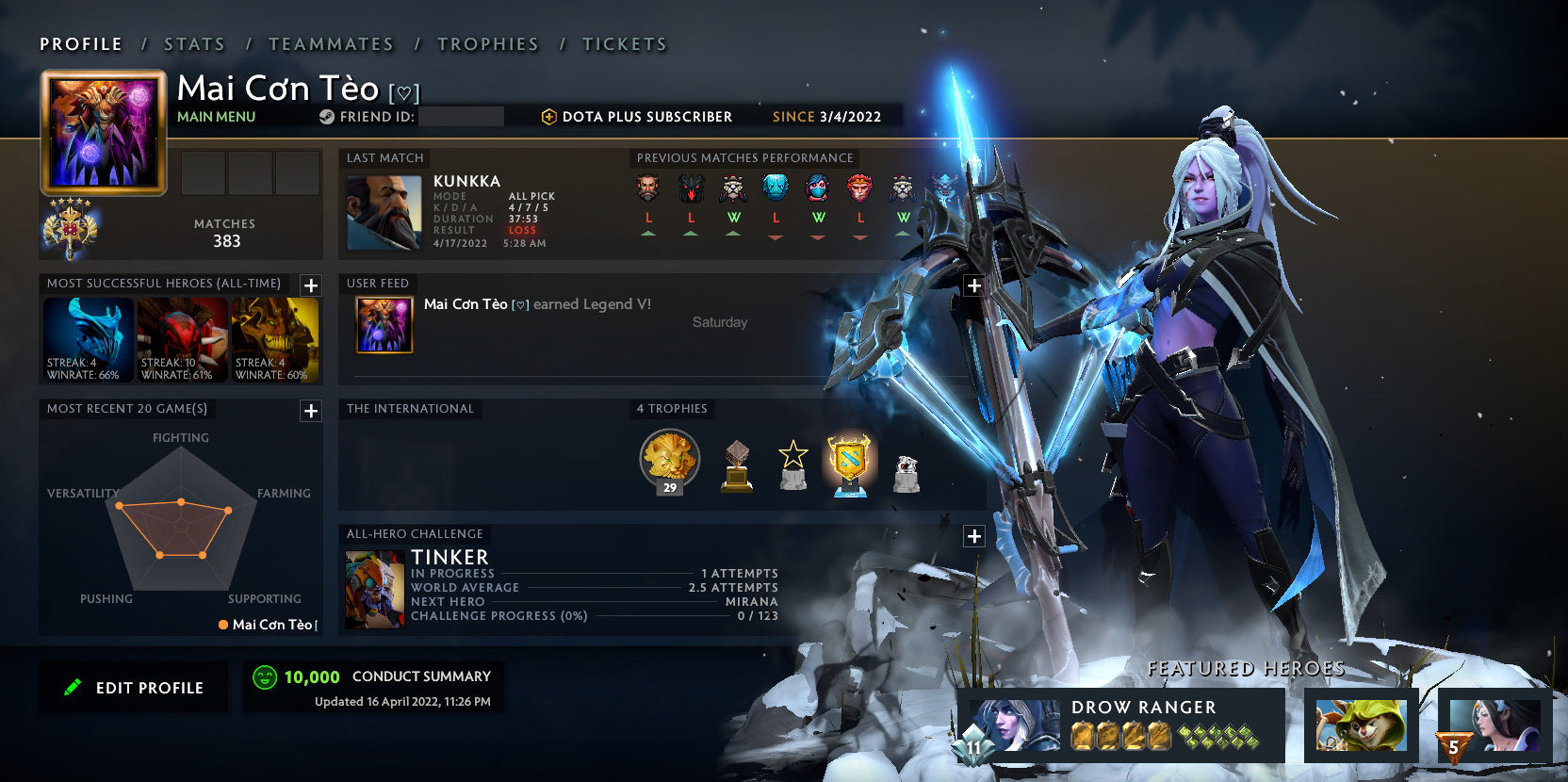Select the Monkey King icon under Previous Matches Performance
Screen dimensions: 1568x782
(858, 188)
